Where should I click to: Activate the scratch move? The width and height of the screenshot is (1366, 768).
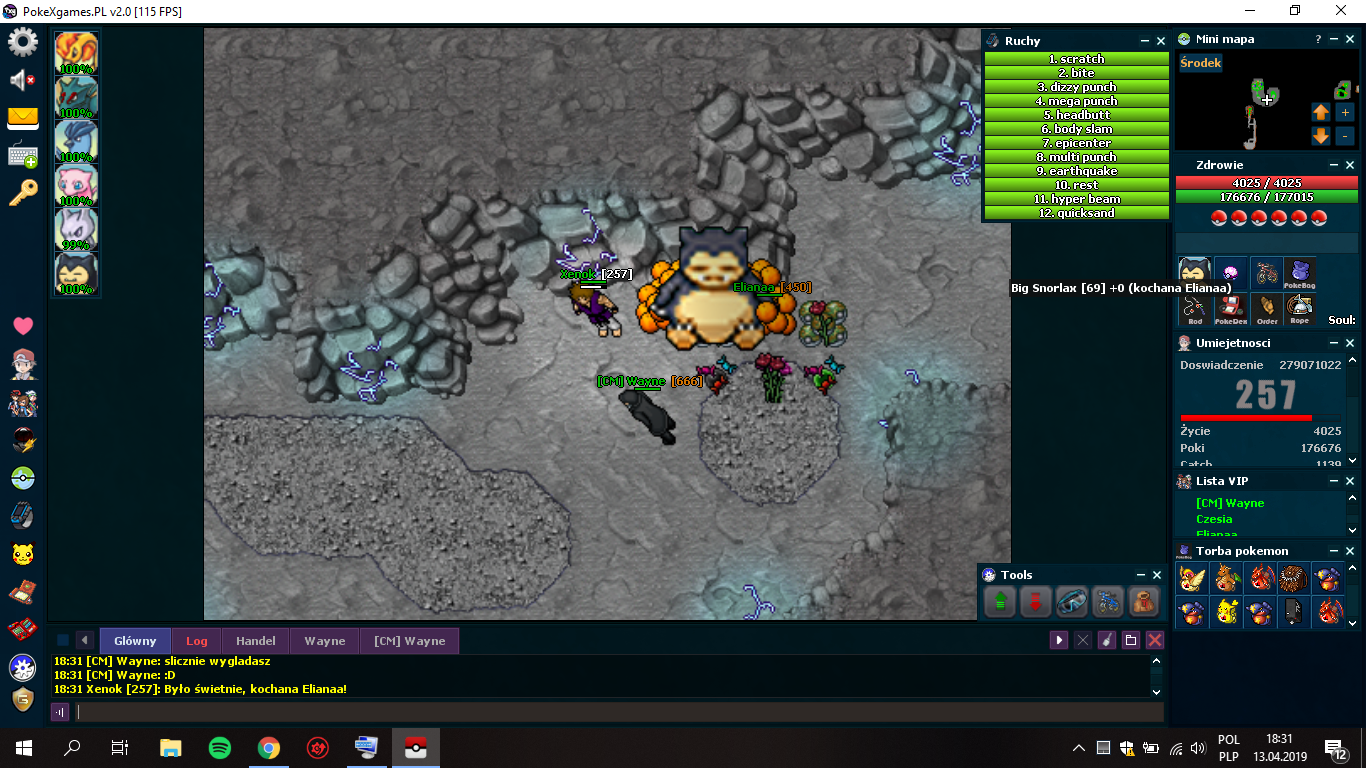(x=1076, y=59)
